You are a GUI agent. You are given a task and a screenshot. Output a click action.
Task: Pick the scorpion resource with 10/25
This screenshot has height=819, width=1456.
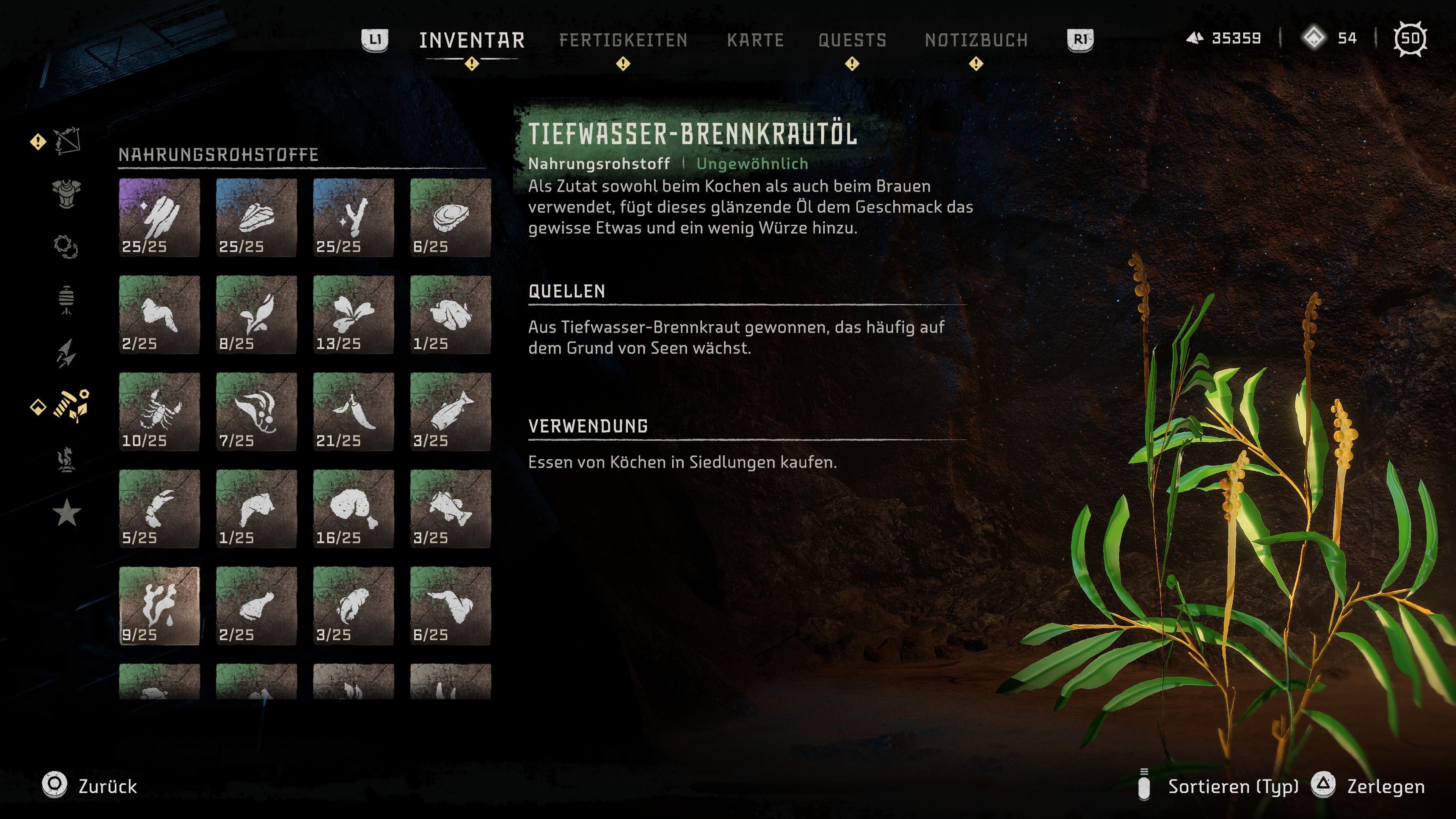[x=159, y=412]
